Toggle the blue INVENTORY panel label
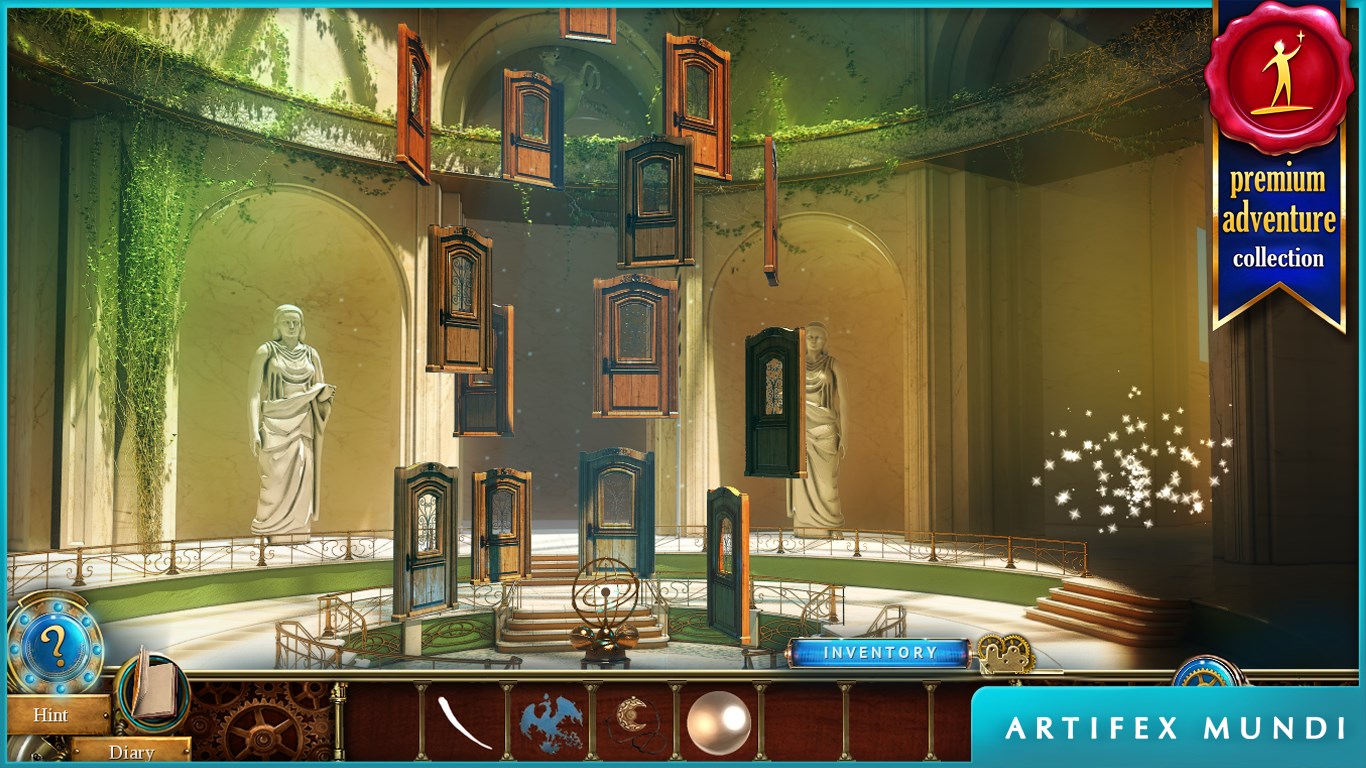1366x768 pixels. pyautogui.click(x=879, y=653)
